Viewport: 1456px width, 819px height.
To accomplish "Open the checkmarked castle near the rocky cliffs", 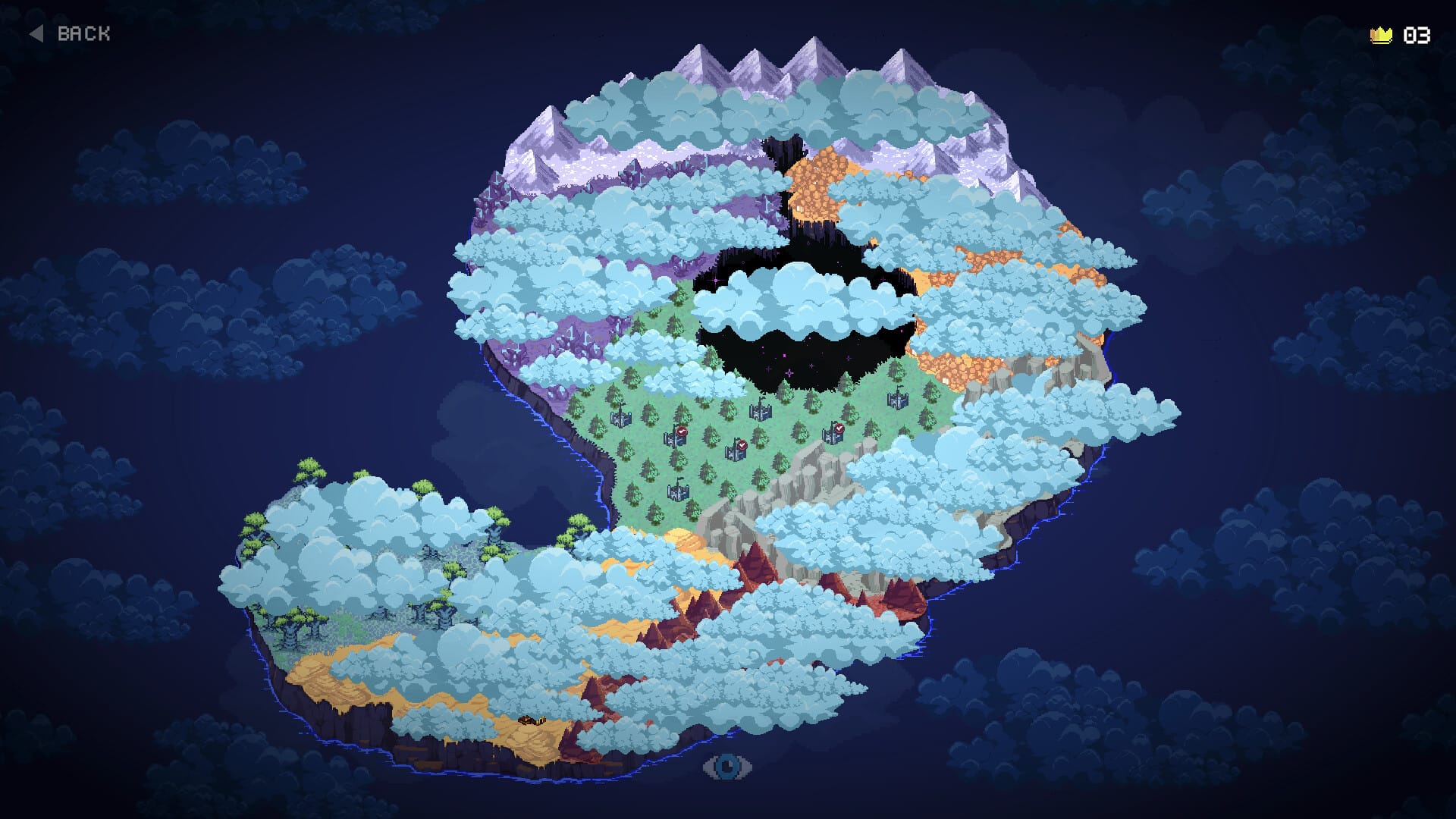I will pyautogui.click(x=833, y=437).
